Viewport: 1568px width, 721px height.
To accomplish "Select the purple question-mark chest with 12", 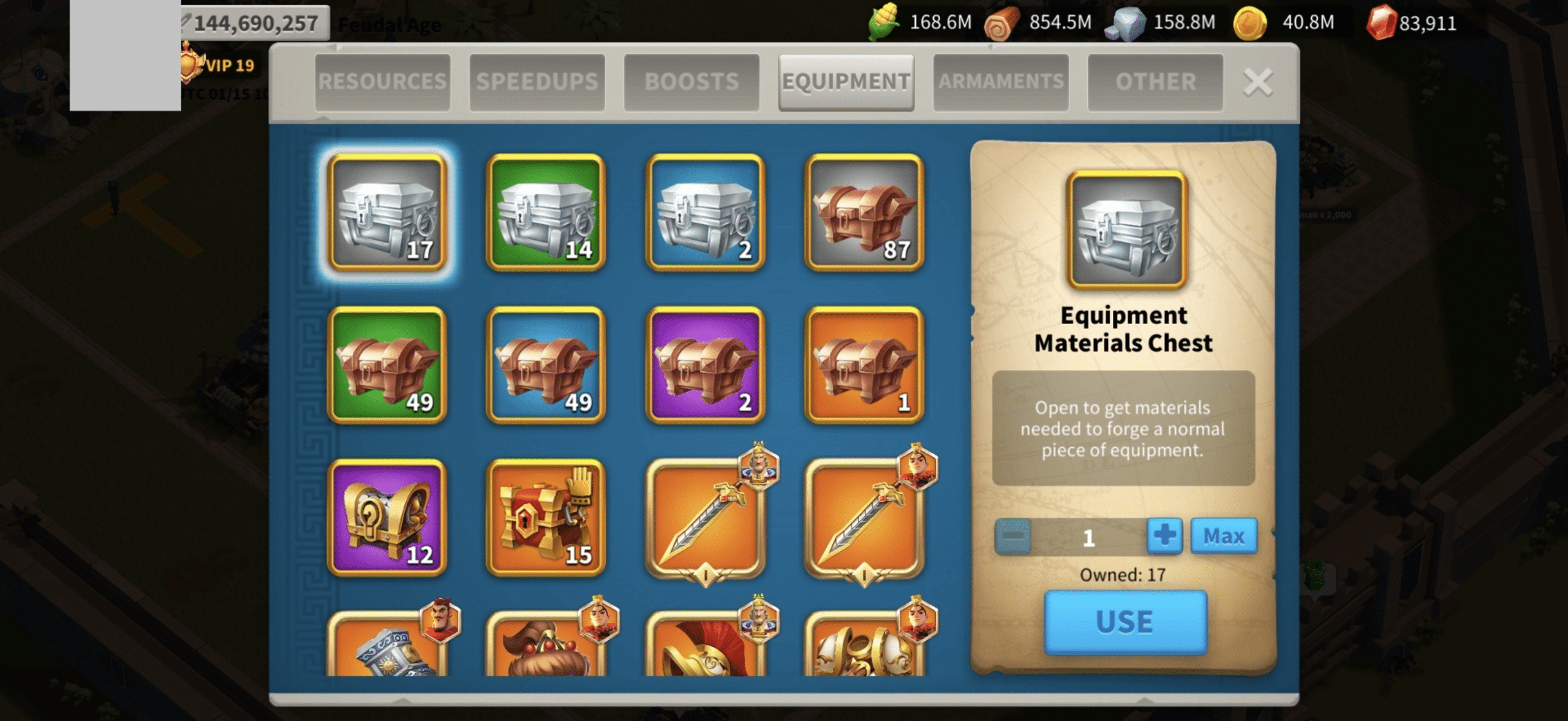I will coord(387,518).
